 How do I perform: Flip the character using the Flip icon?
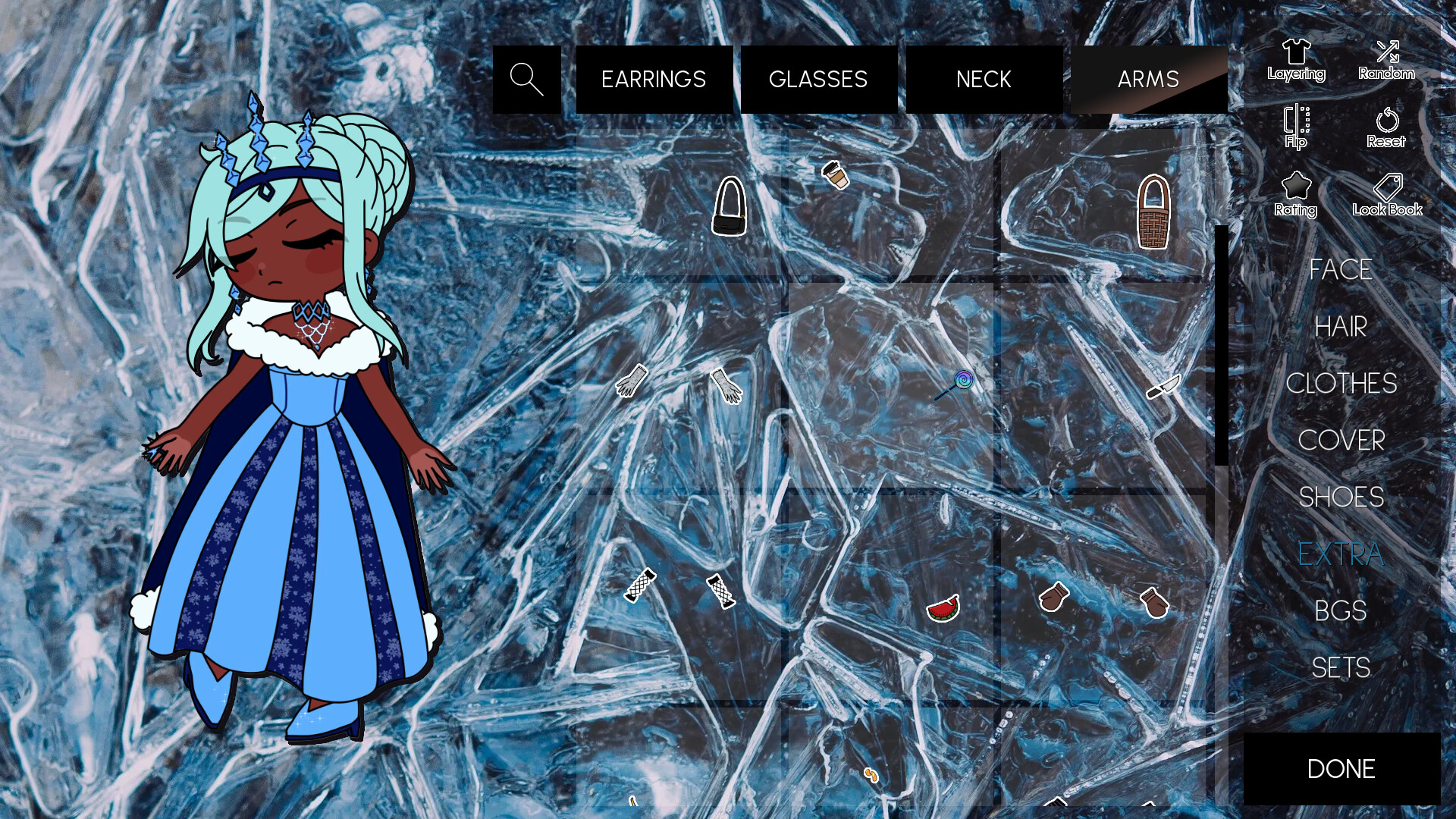(1295, 127)
